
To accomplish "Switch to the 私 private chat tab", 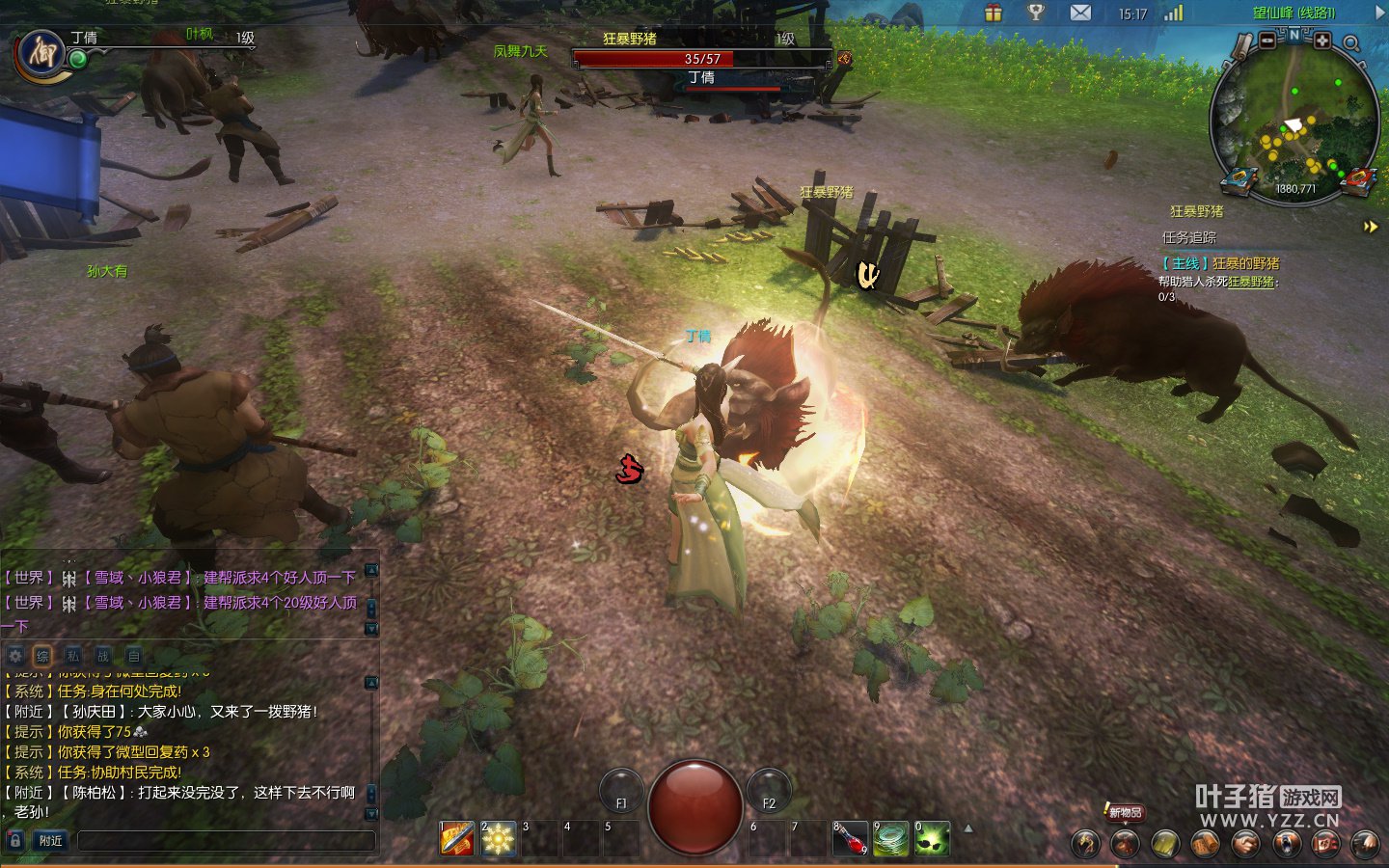I will pyautogui.click(x=73, y=656).
